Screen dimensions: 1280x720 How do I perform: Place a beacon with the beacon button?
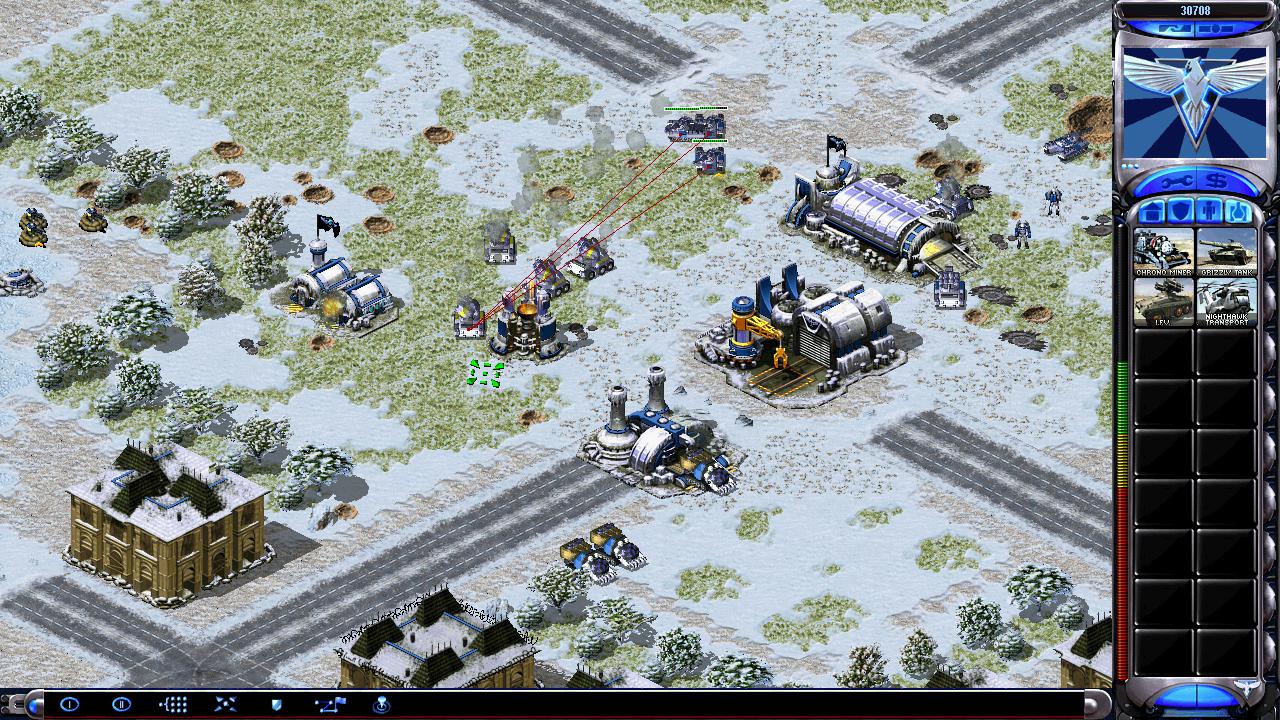381,705
